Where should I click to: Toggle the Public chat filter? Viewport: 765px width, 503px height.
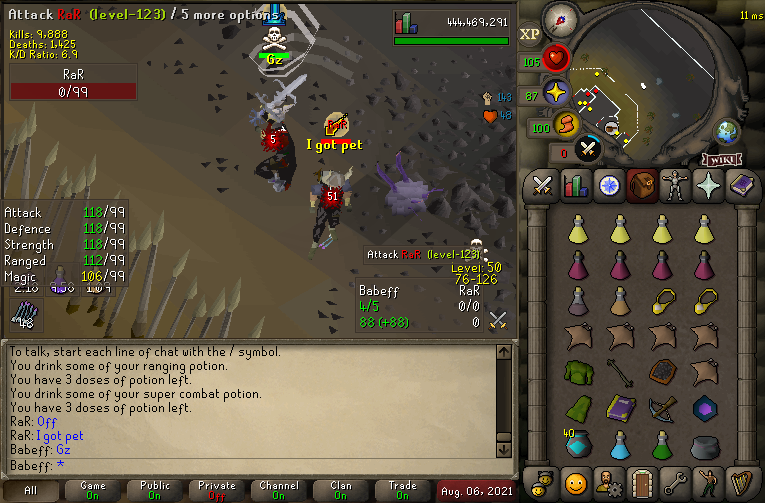click(x=155, y=491)
